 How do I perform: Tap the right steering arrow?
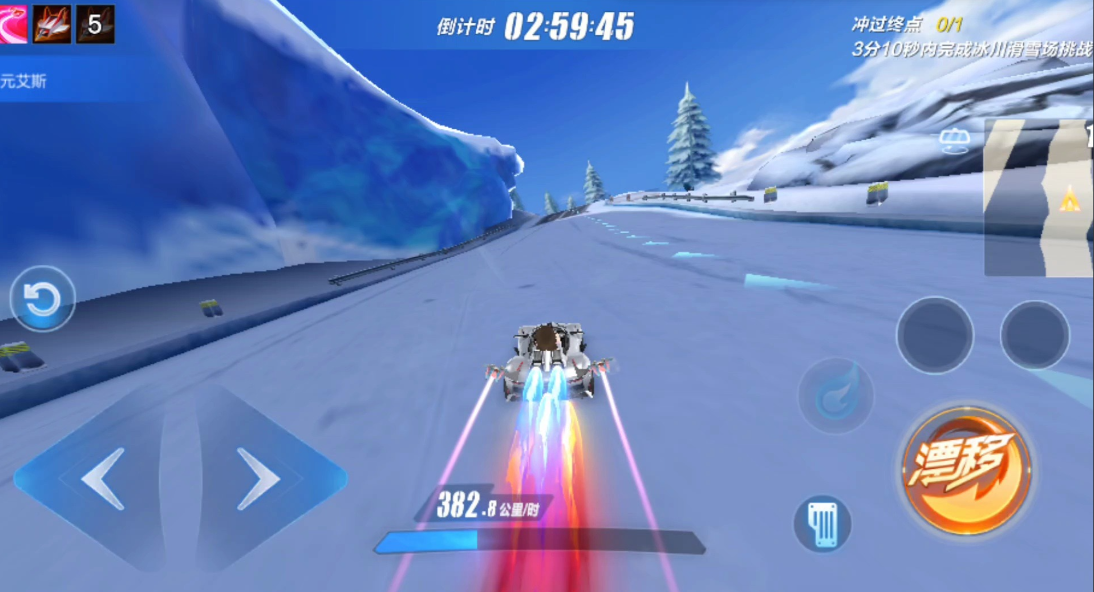click(260, 479)
